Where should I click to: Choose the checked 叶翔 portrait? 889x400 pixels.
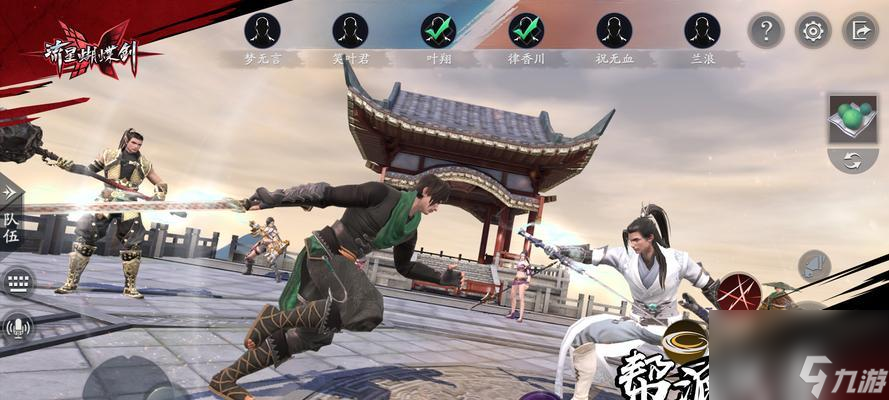point(438,30)
